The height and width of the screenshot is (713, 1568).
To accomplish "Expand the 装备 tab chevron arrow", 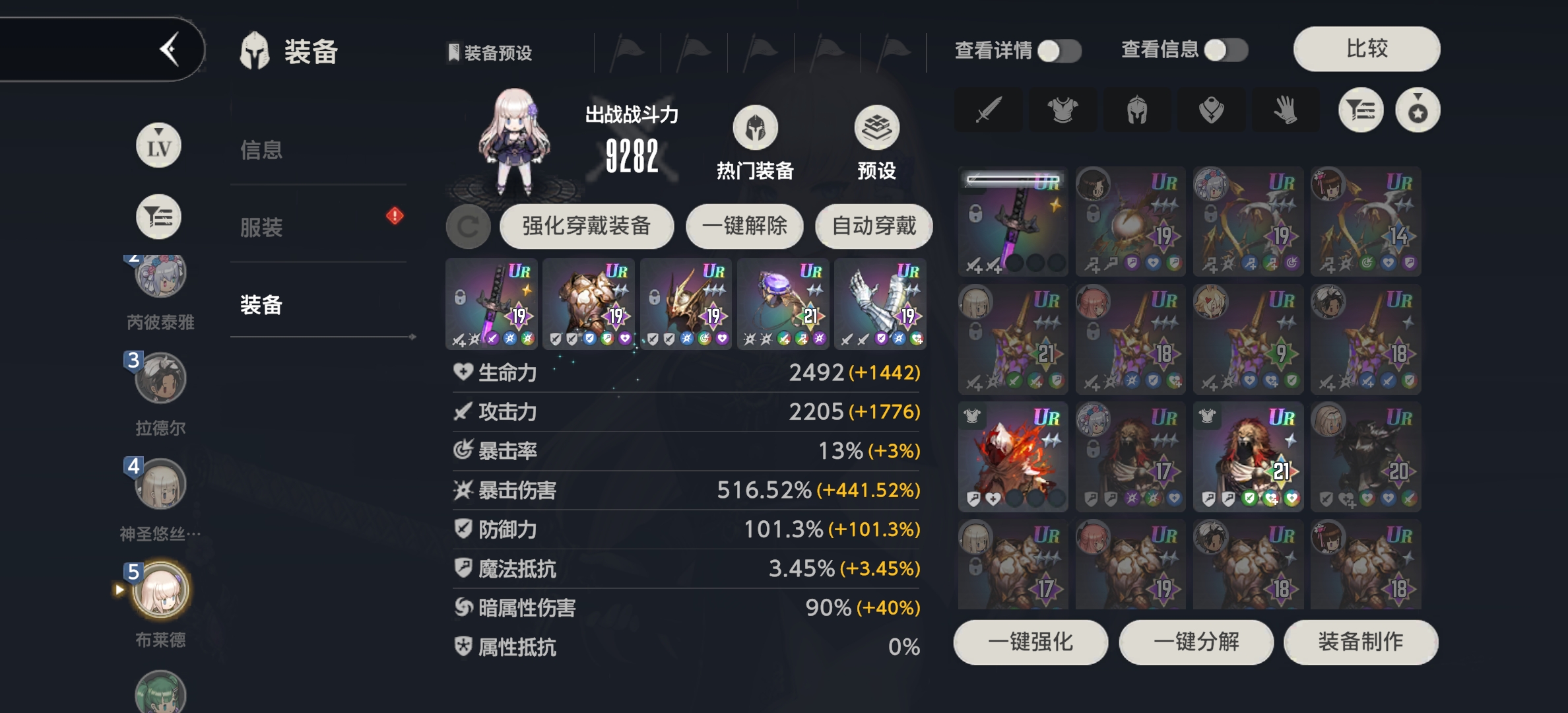I will 412,337.
